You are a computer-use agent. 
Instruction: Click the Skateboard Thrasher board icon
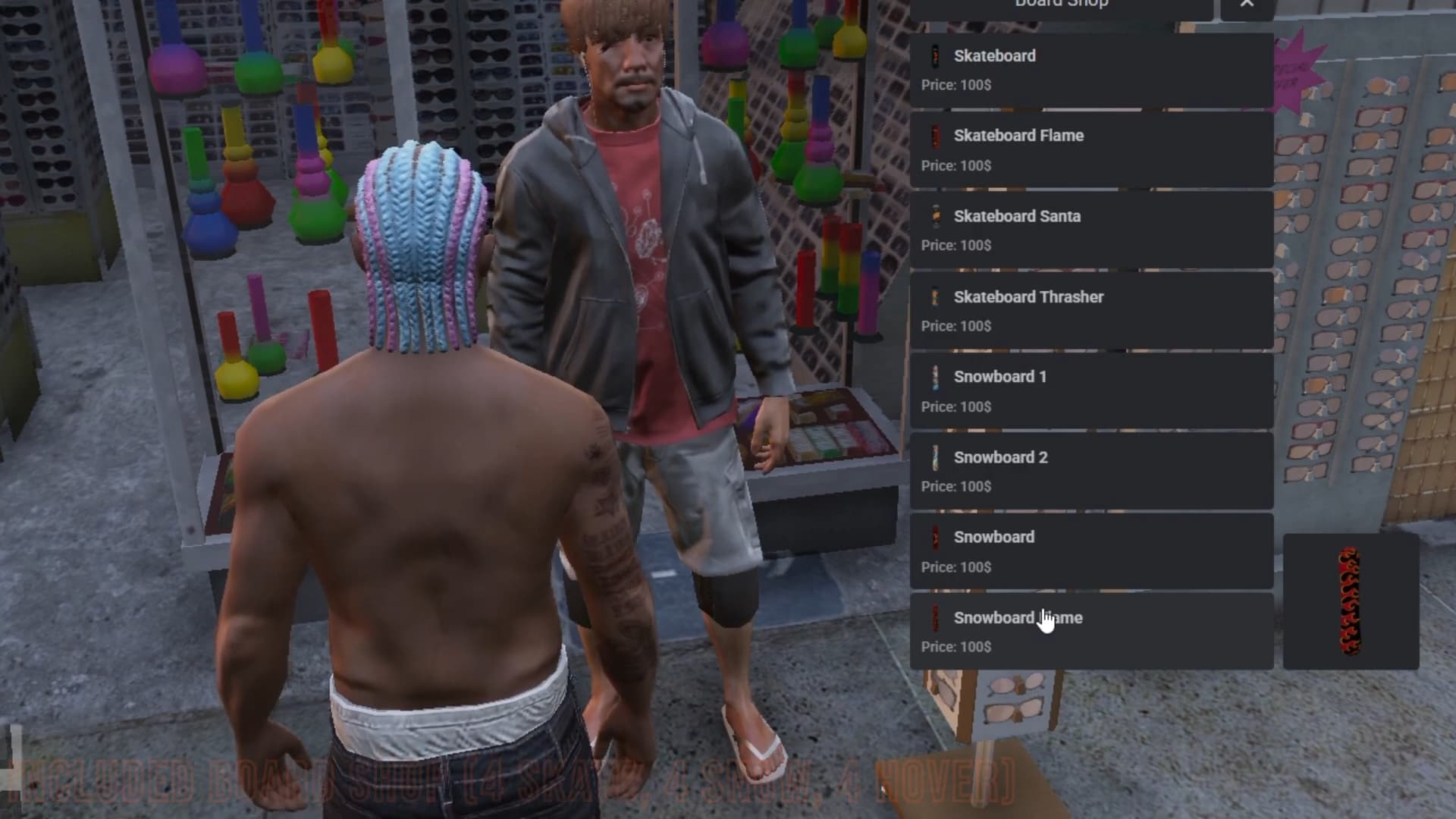click(934, 297)
